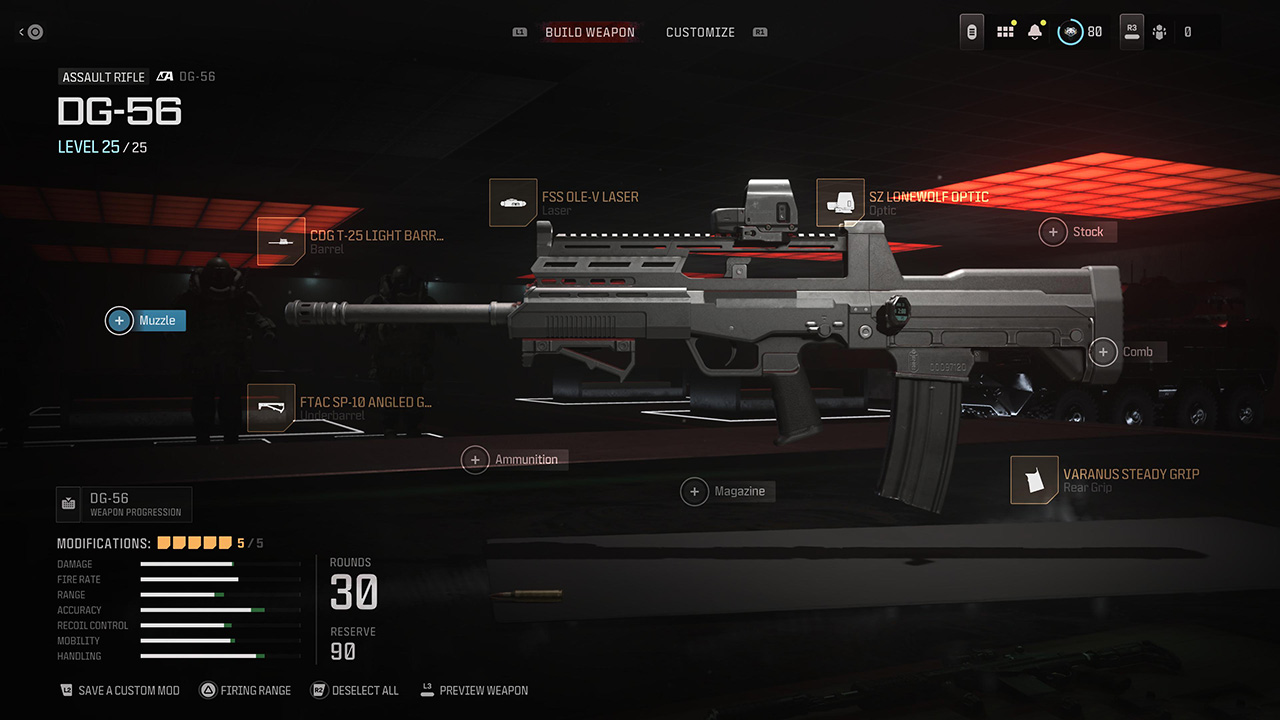Select the empty Muzzle attachment slot
The image size is (1280, 720).
click(x=146, y=320)
